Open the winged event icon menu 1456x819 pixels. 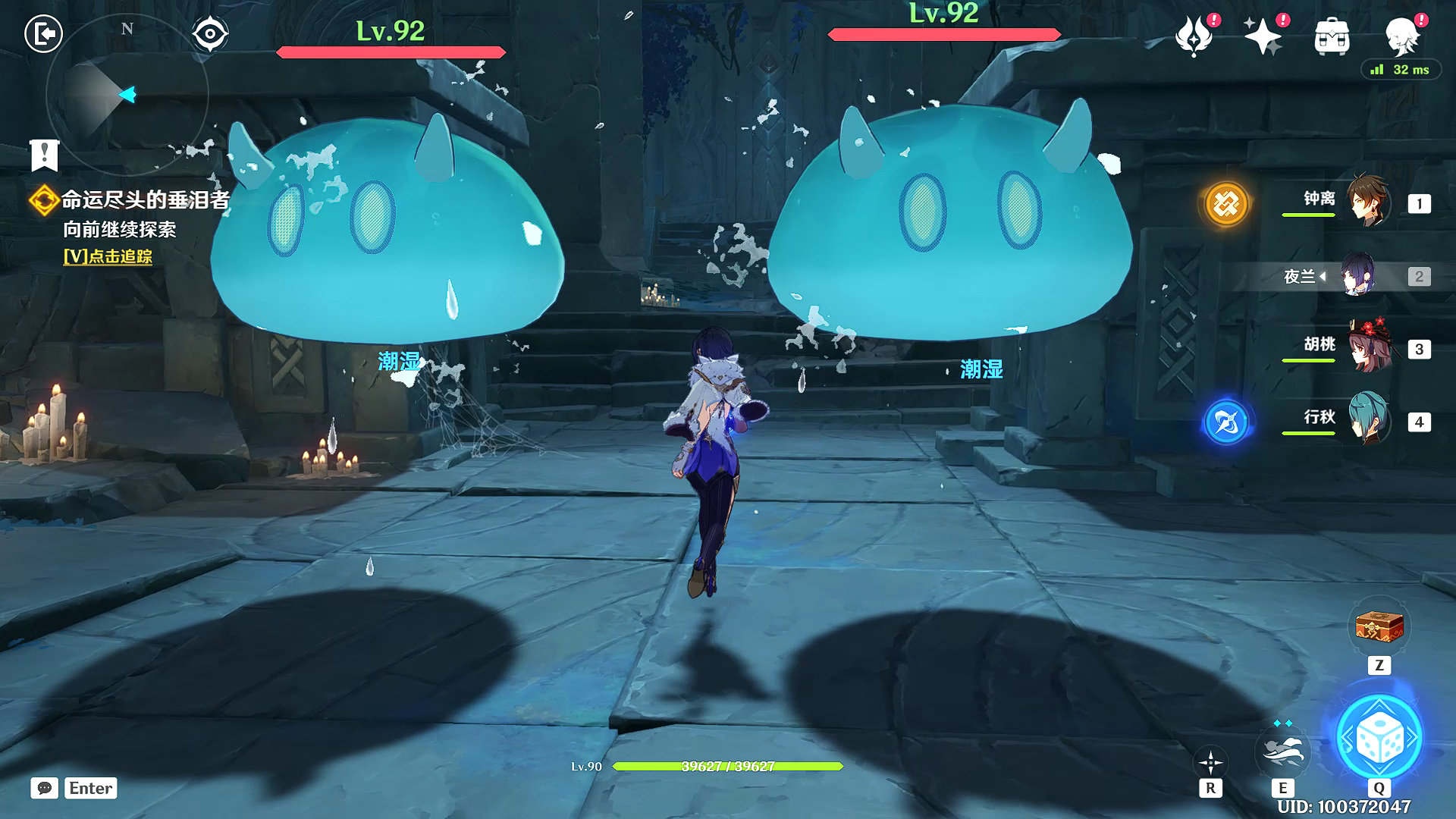[1194, 36]
